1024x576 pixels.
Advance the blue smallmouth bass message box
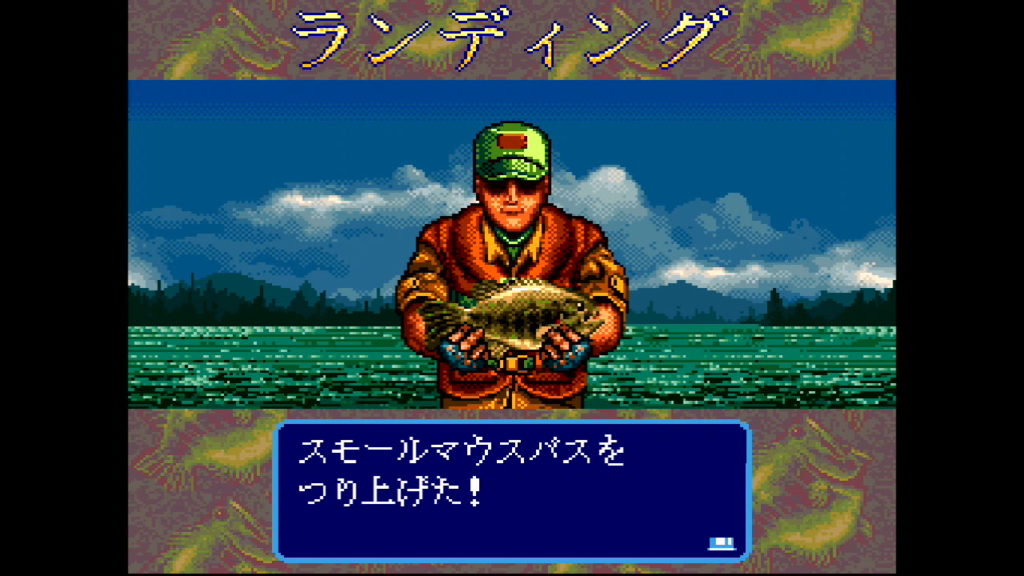point(511,490)
